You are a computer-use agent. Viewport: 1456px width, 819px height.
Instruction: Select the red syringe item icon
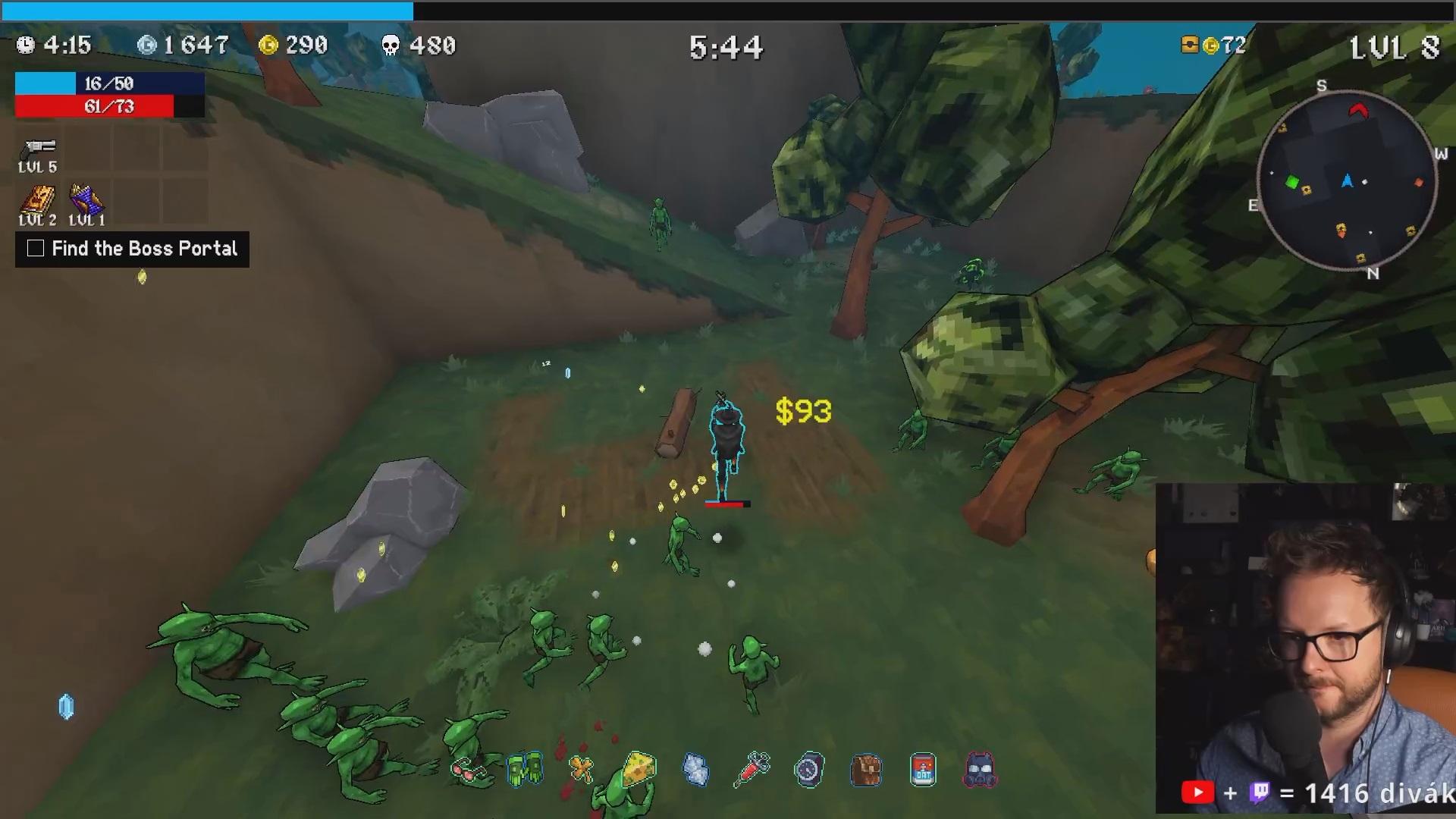click(752, 770)
